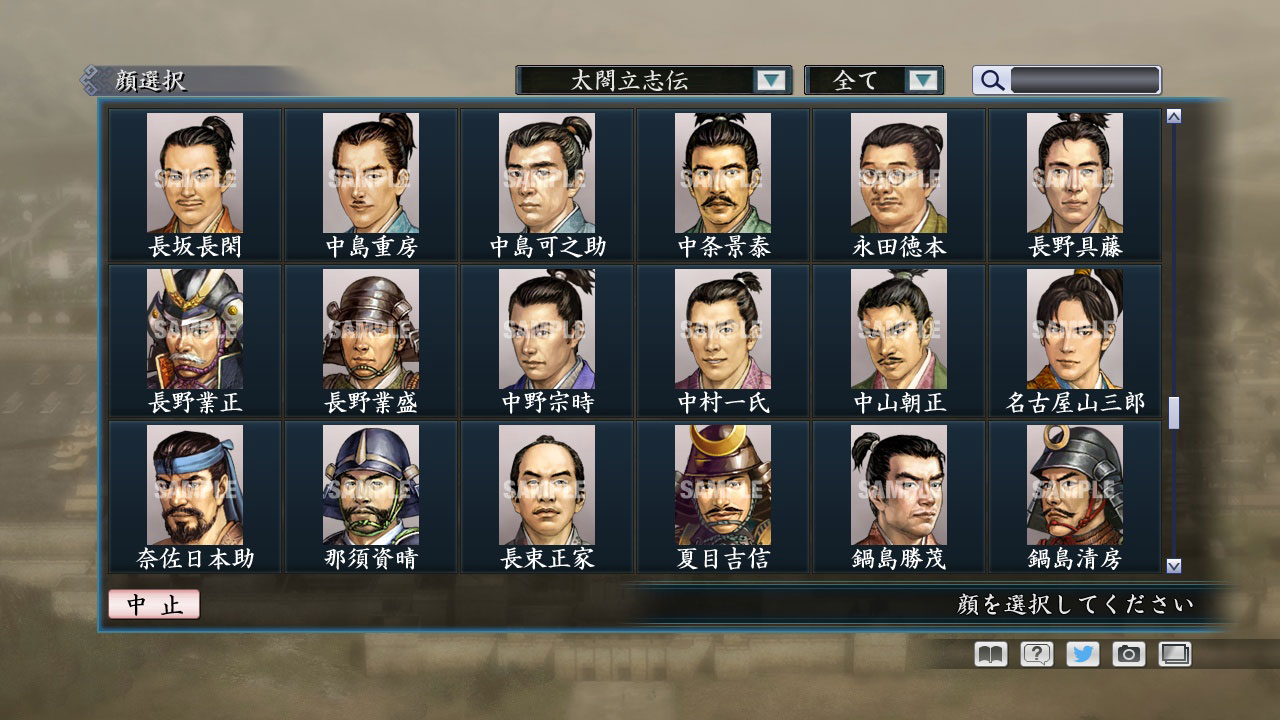The width and height of the screenshot is (1280, 720).
Task: Take a screenshot with the camera icon
Action: [1127, 654]
